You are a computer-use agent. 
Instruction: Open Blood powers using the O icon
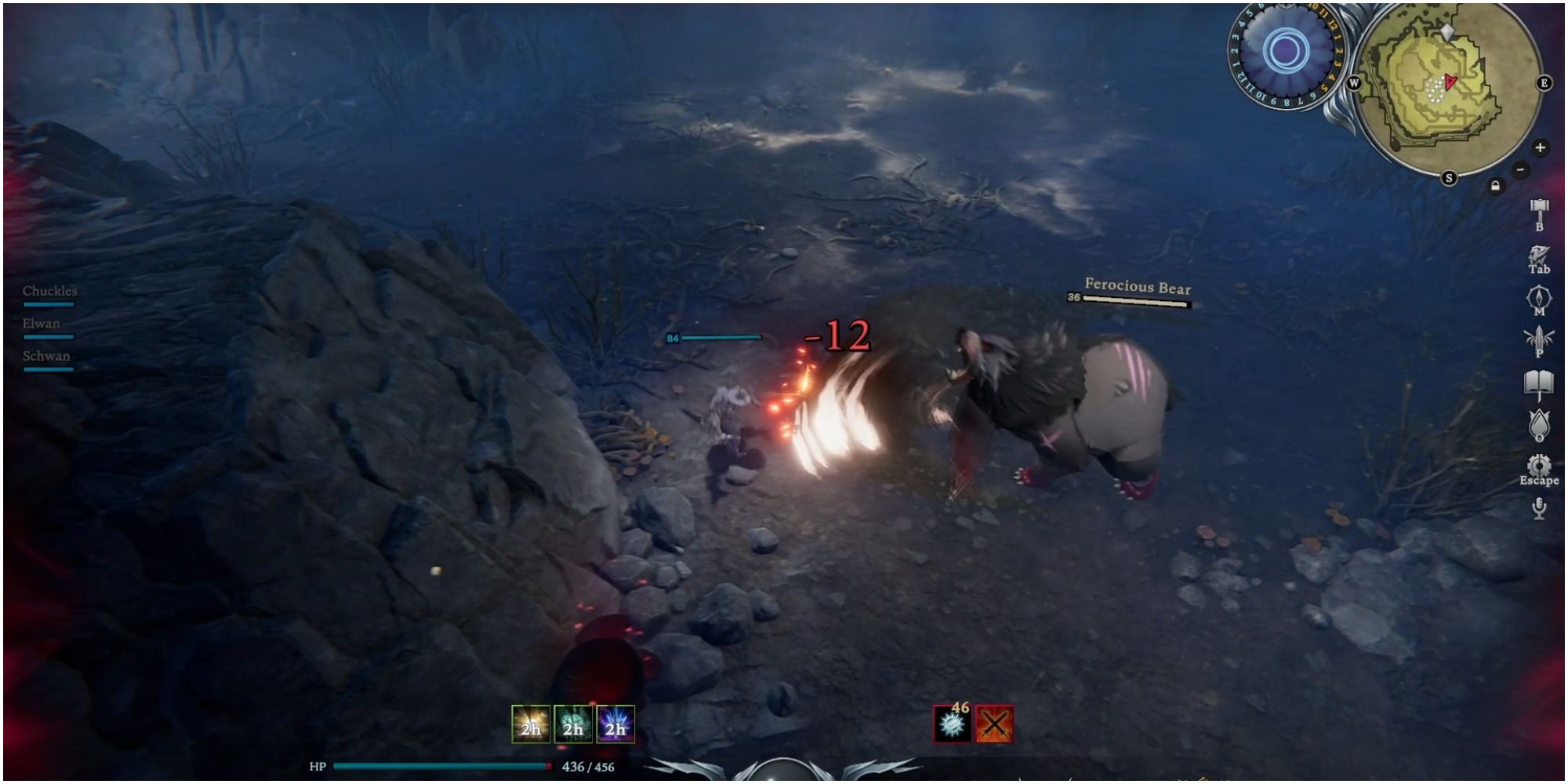point(1539,423)
